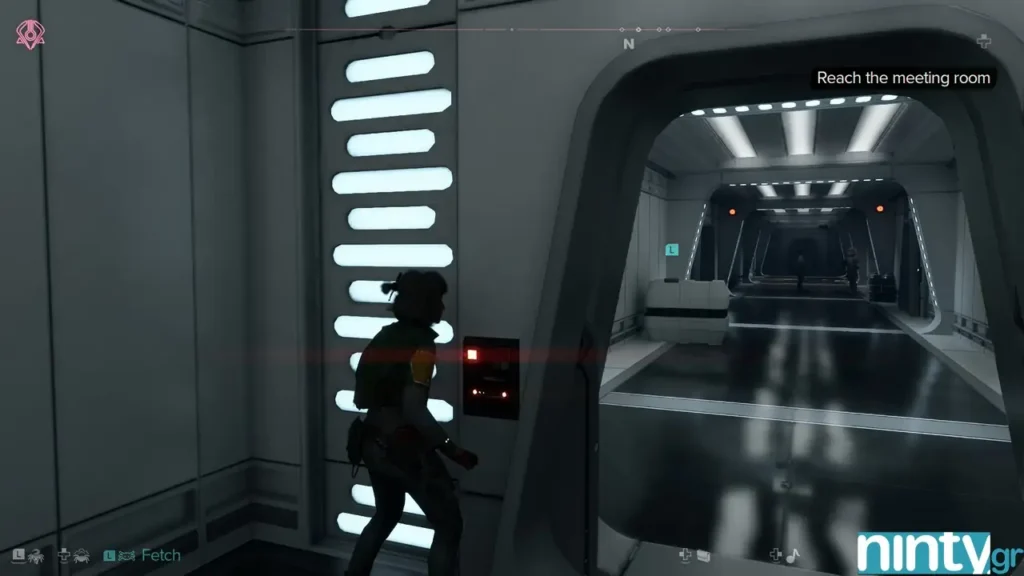Click the compass N heading marker
This screenshot has height=576, width=1024.
628,44
